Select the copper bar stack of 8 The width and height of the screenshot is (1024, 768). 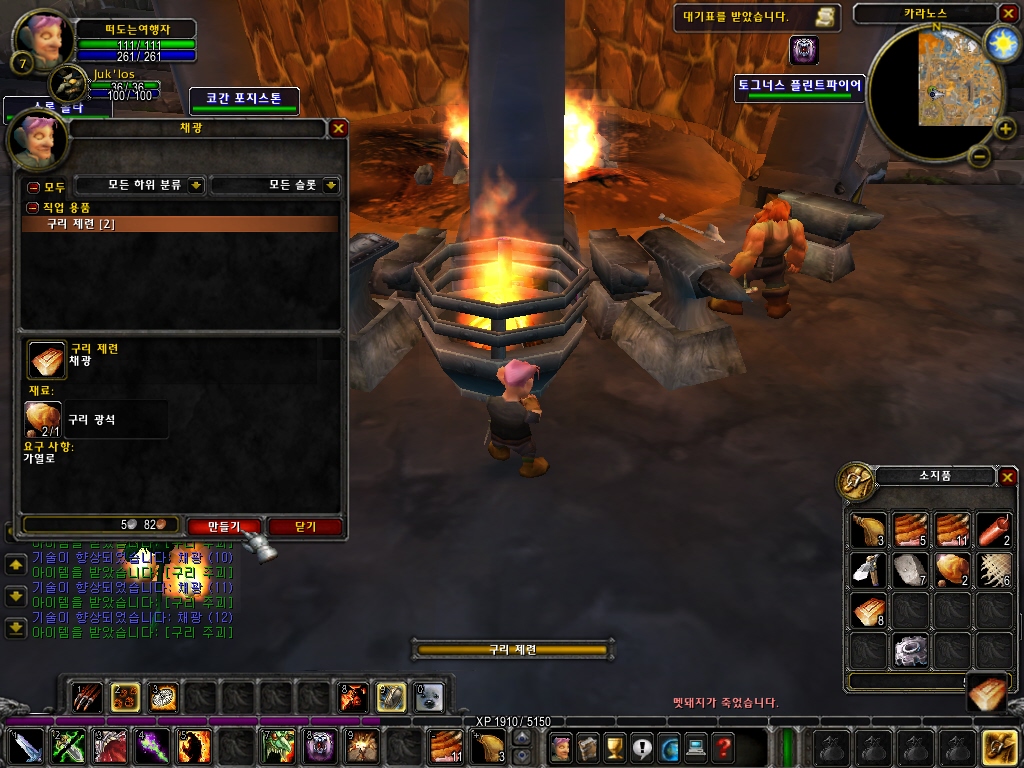[x=868, y=610]
